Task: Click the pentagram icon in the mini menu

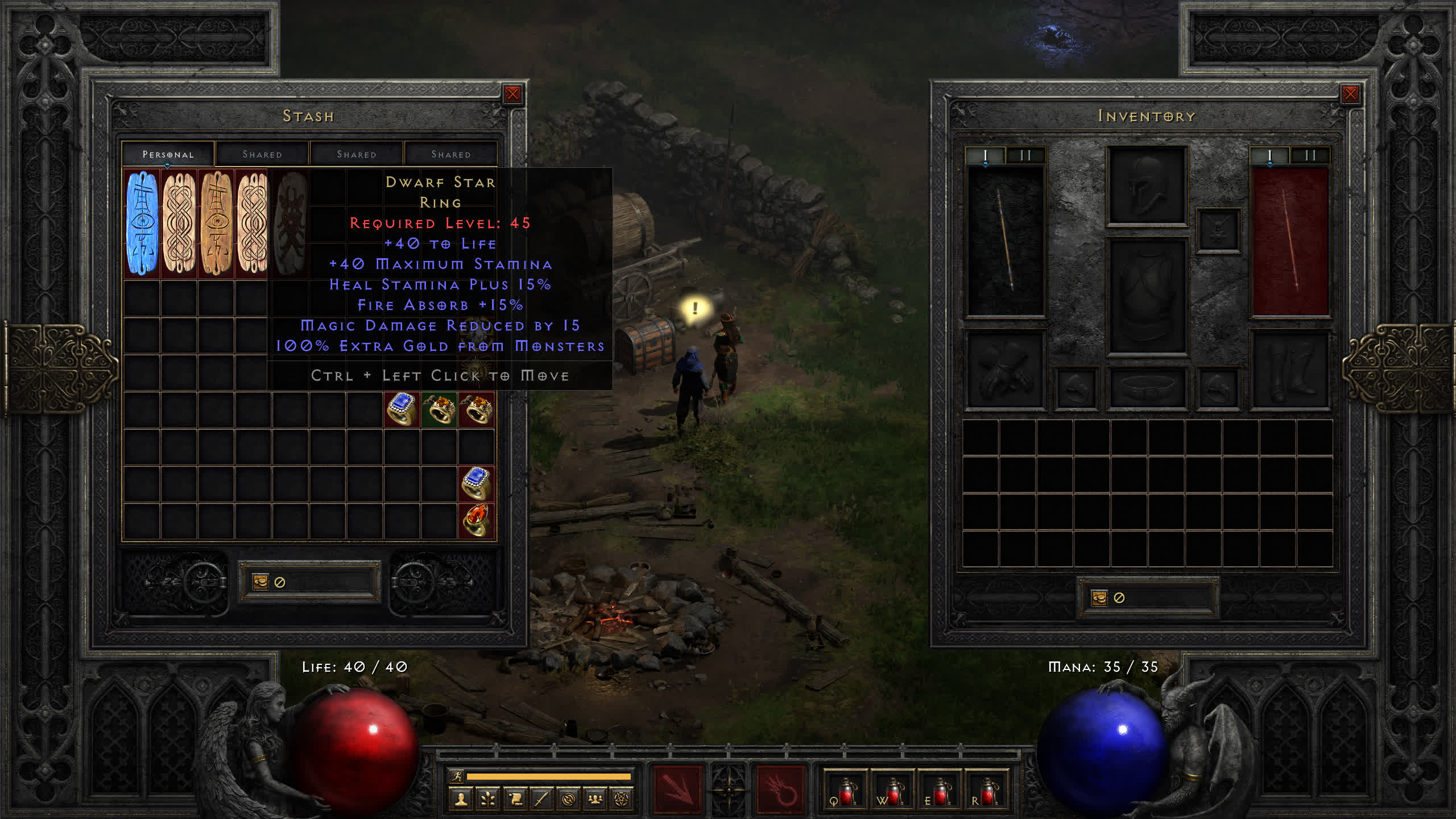Action: coord(622,800)
